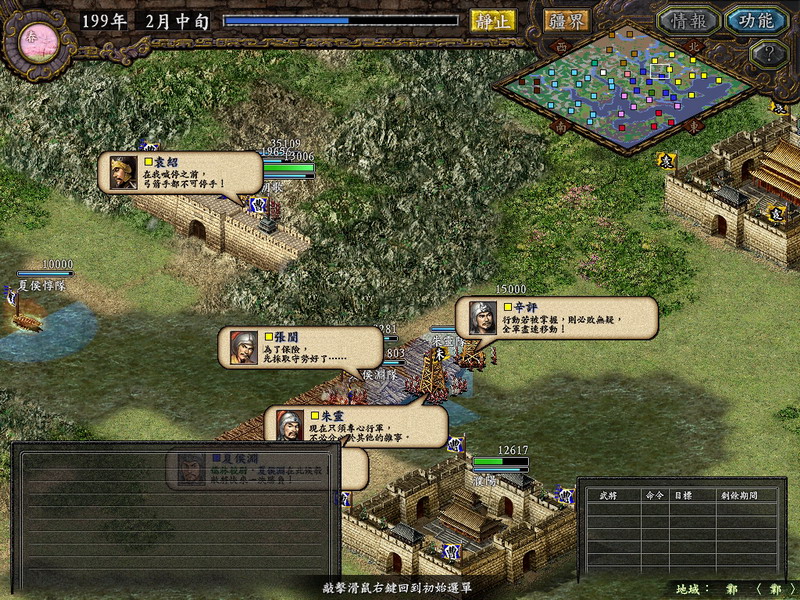800x600 pixels.
Task: Click the strategic minimap
Action: (x=628, y=90)
